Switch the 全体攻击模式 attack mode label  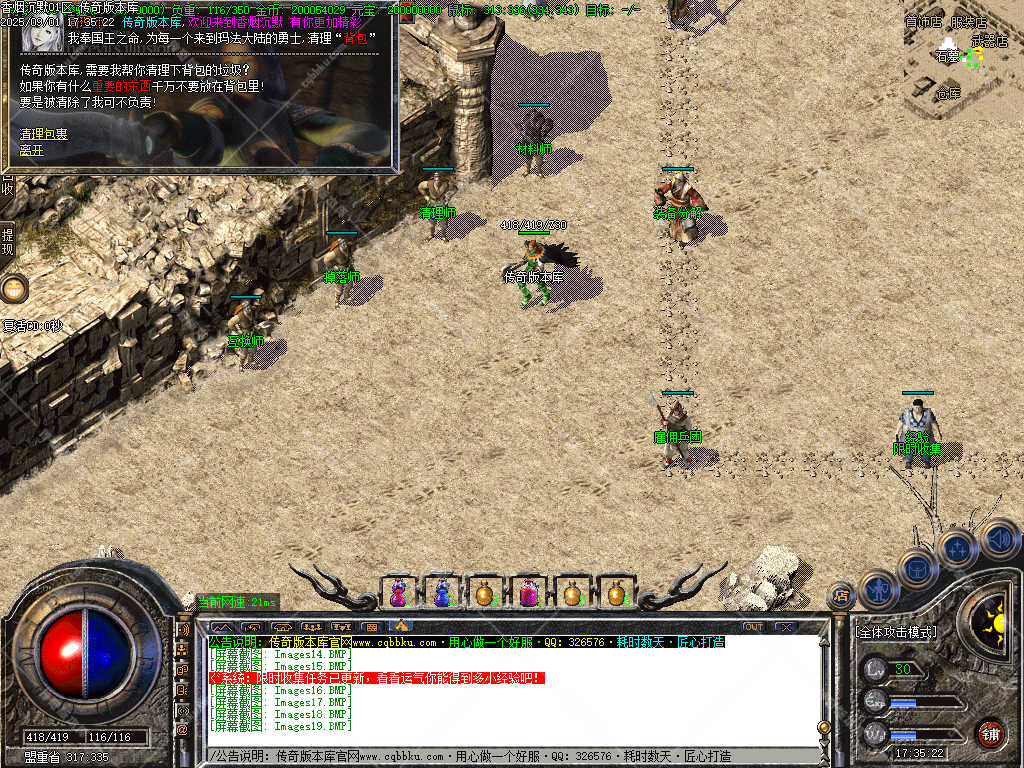click(897, 632)
